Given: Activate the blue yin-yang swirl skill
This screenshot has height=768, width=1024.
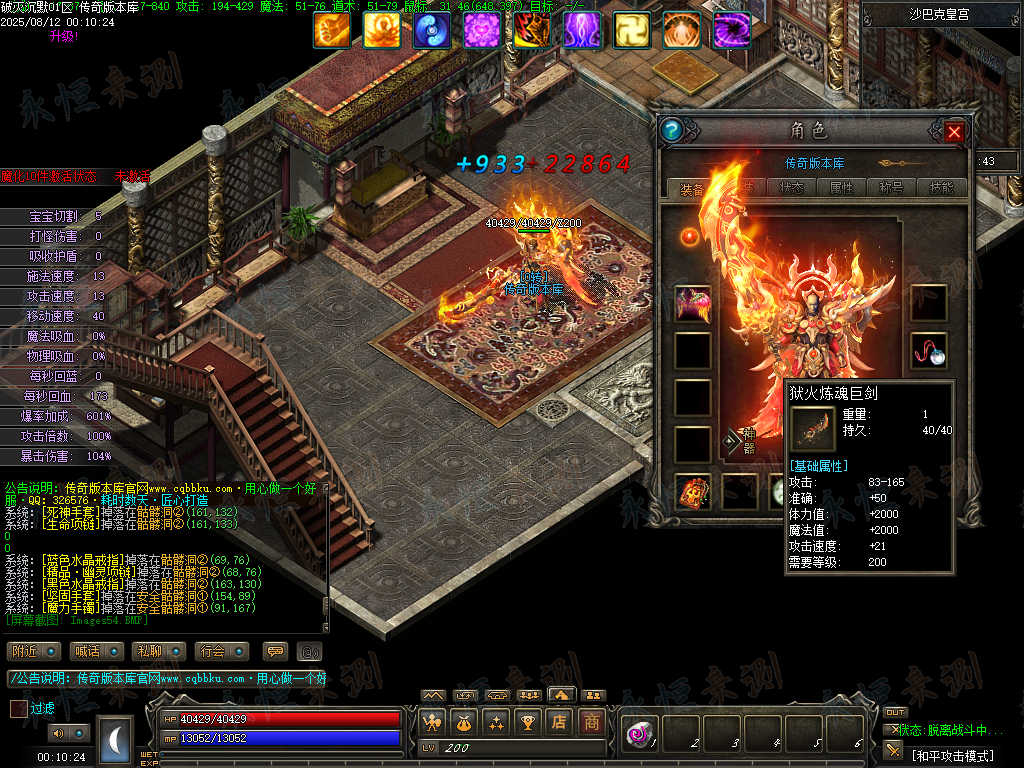Looking at the screenshot, I should pos(432,30).
